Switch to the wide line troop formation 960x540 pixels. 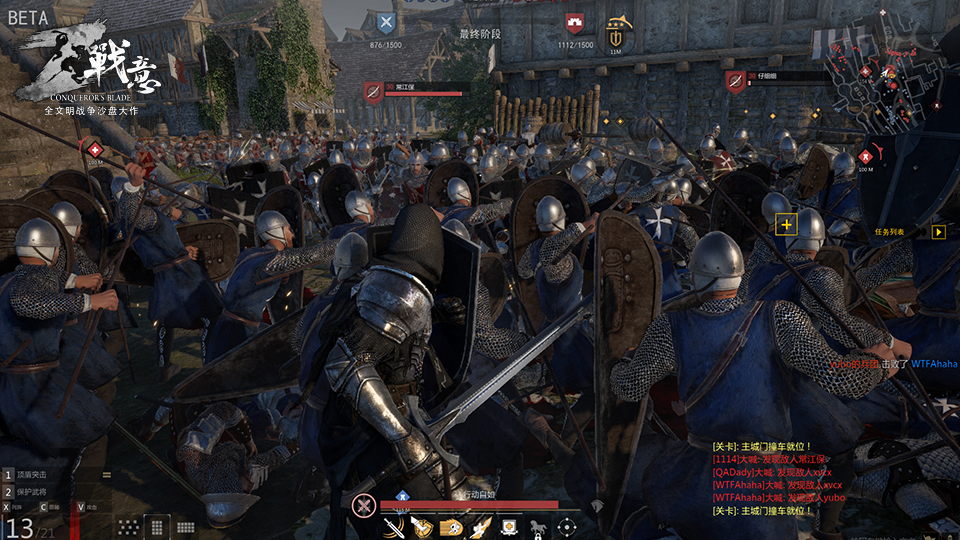[x=185, y=526]
